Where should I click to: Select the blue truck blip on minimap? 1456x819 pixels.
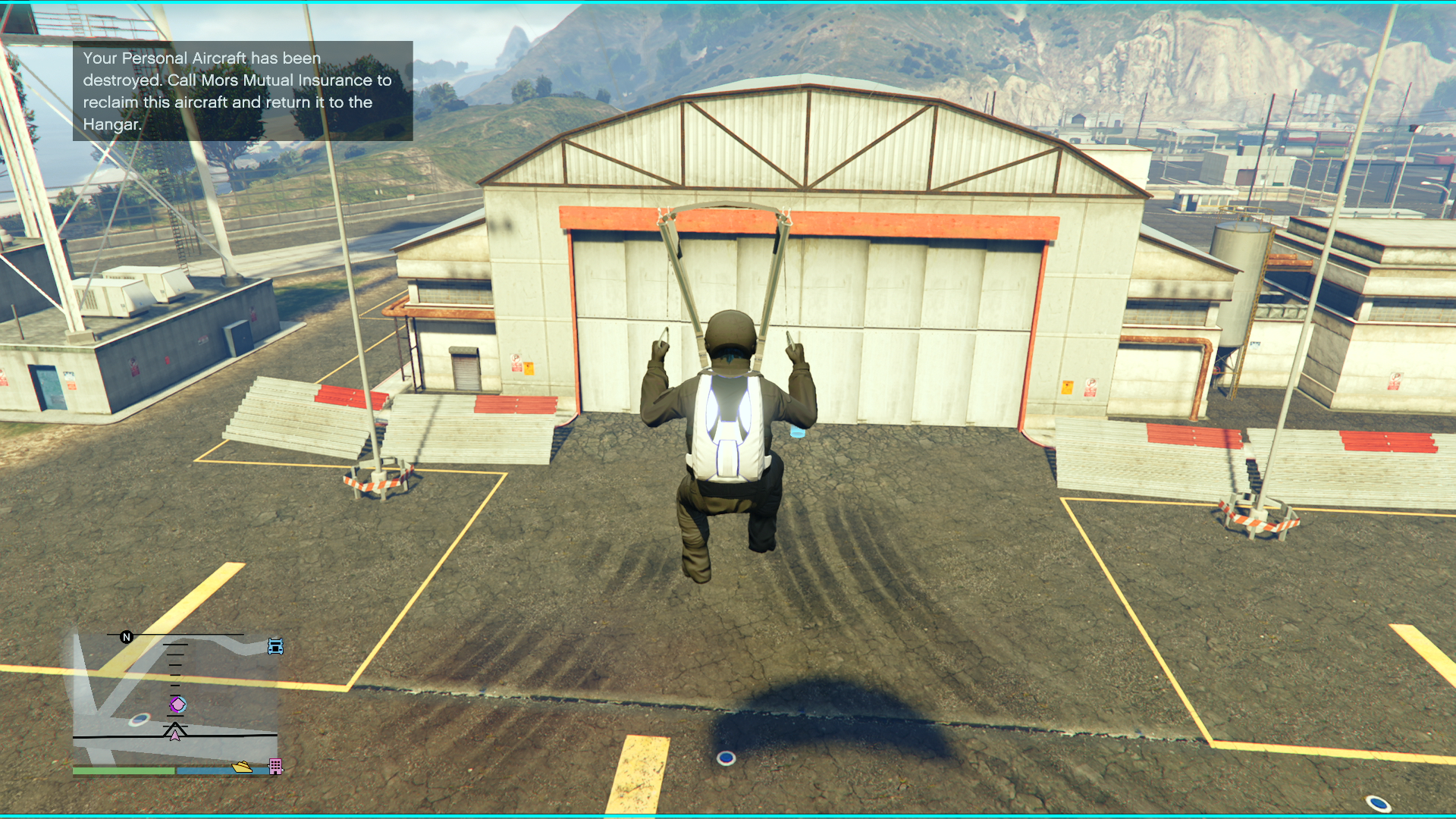275,647
